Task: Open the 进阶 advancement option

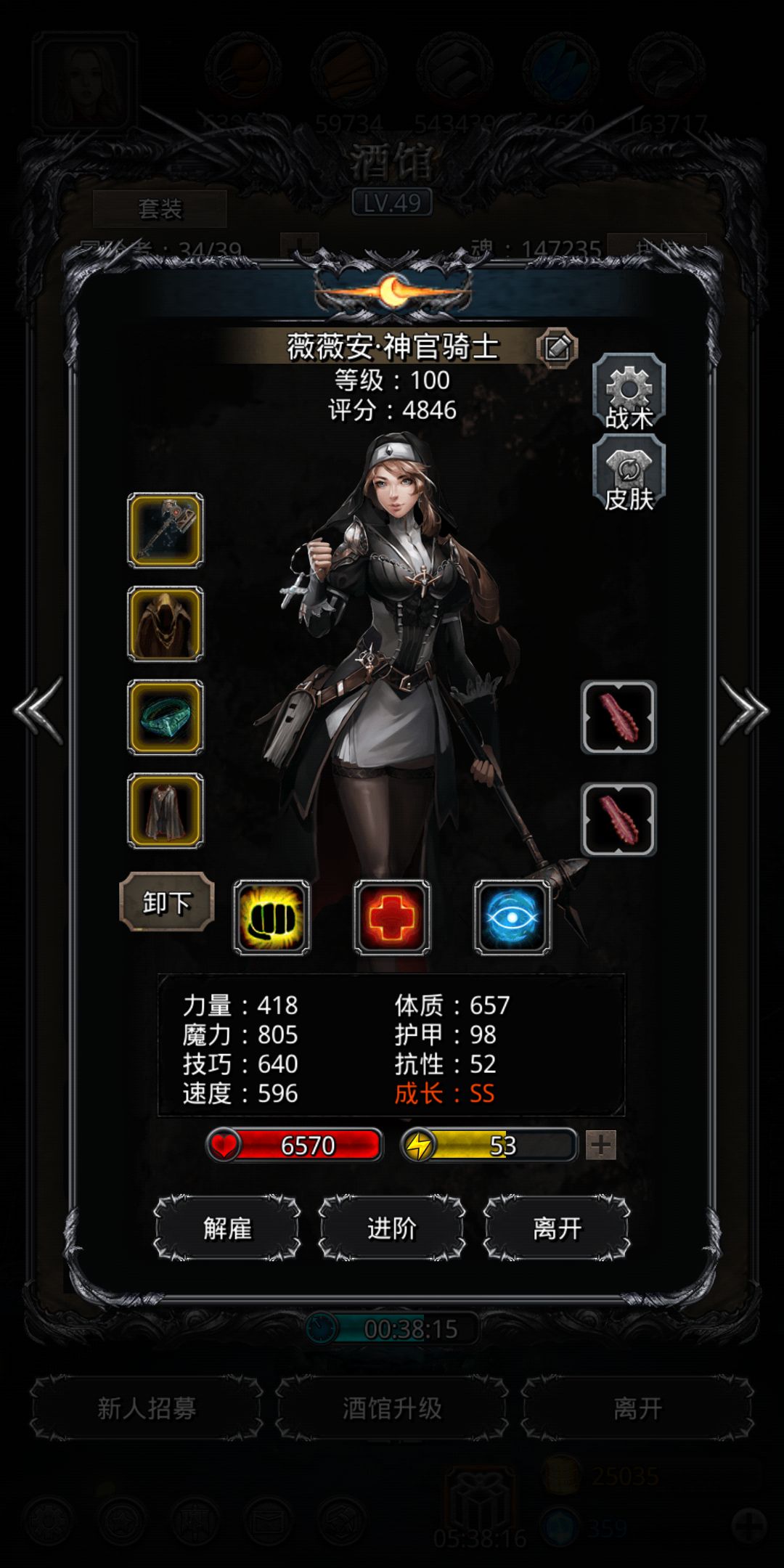Action: point(392,1228)
